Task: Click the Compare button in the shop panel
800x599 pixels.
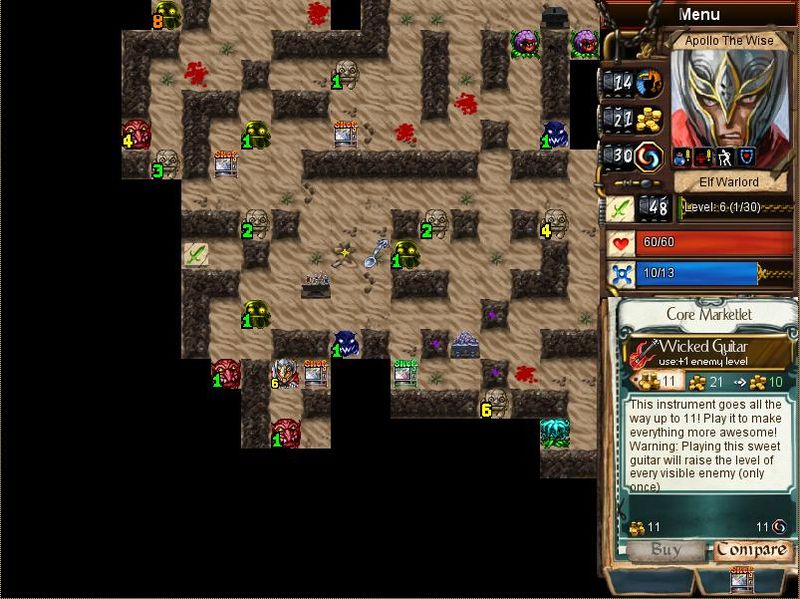Action: 752,550
